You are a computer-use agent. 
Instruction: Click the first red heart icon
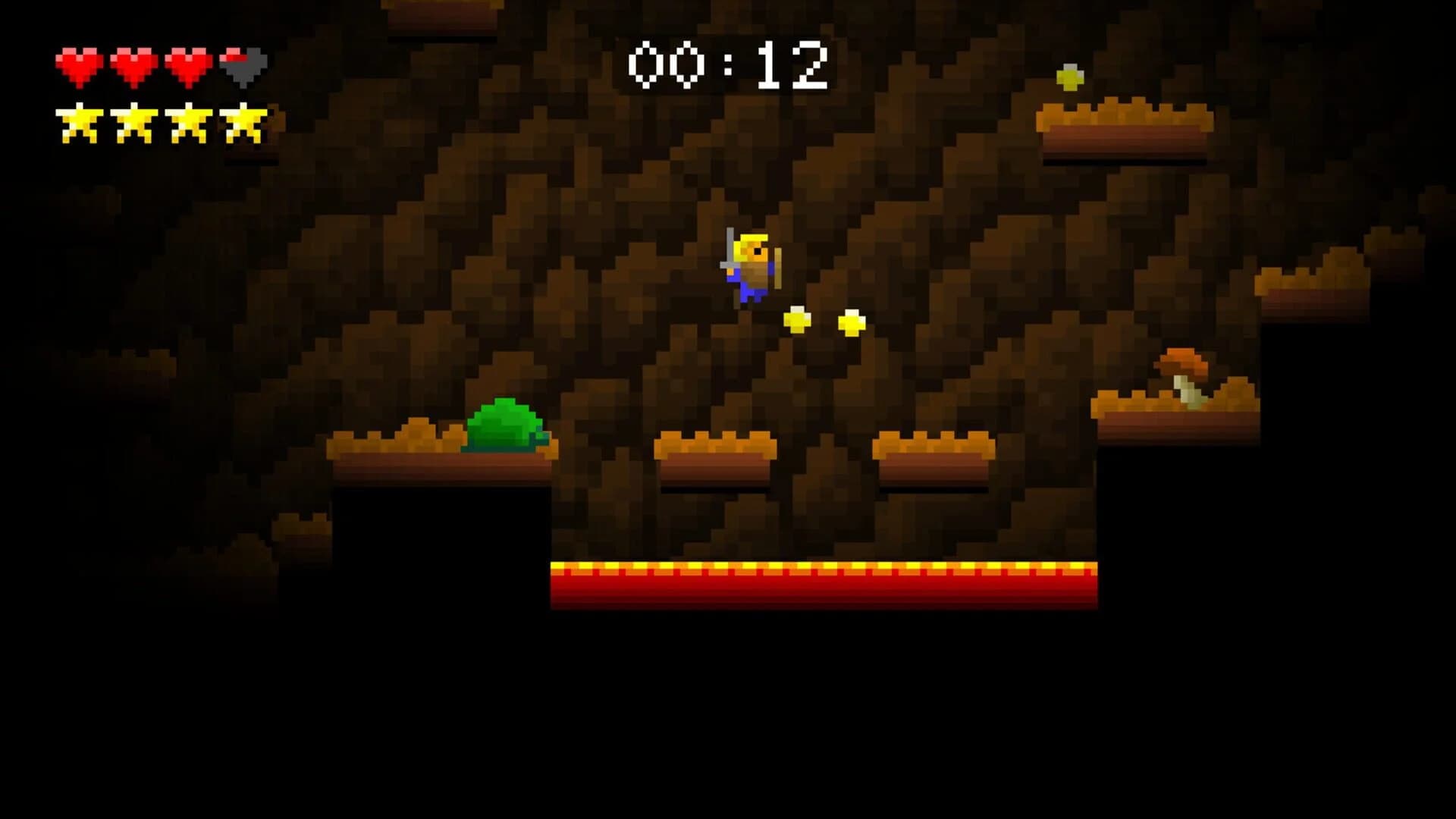point(78,64)
